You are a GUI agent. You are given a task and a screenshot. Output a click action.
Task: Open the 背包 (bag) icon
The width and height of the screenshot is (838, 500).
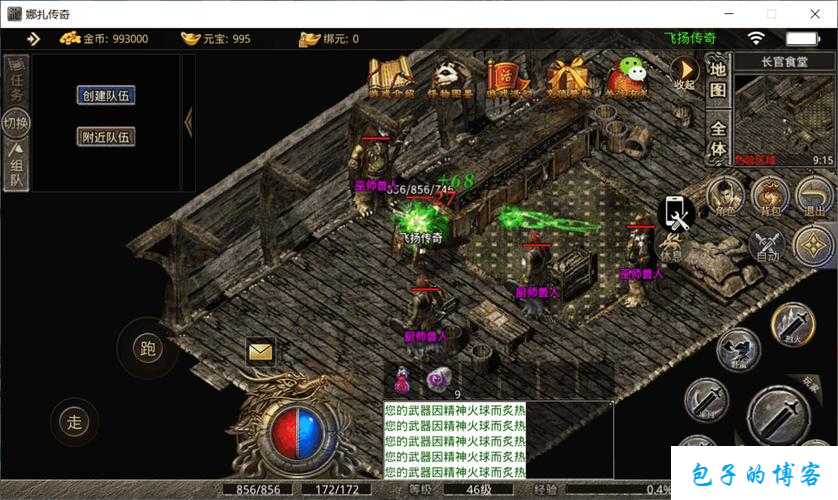tap(770, 197)
